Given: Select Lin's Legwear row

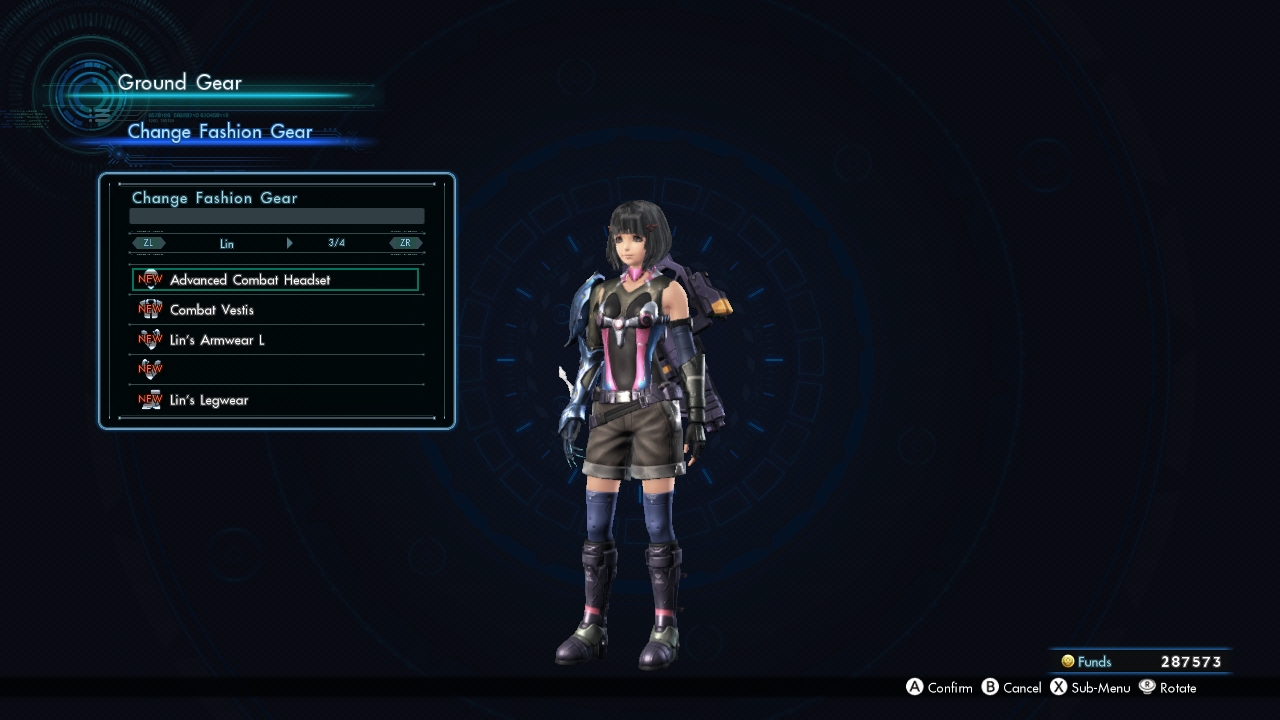Looking at the screenshot, I should (x=275, y=400).
